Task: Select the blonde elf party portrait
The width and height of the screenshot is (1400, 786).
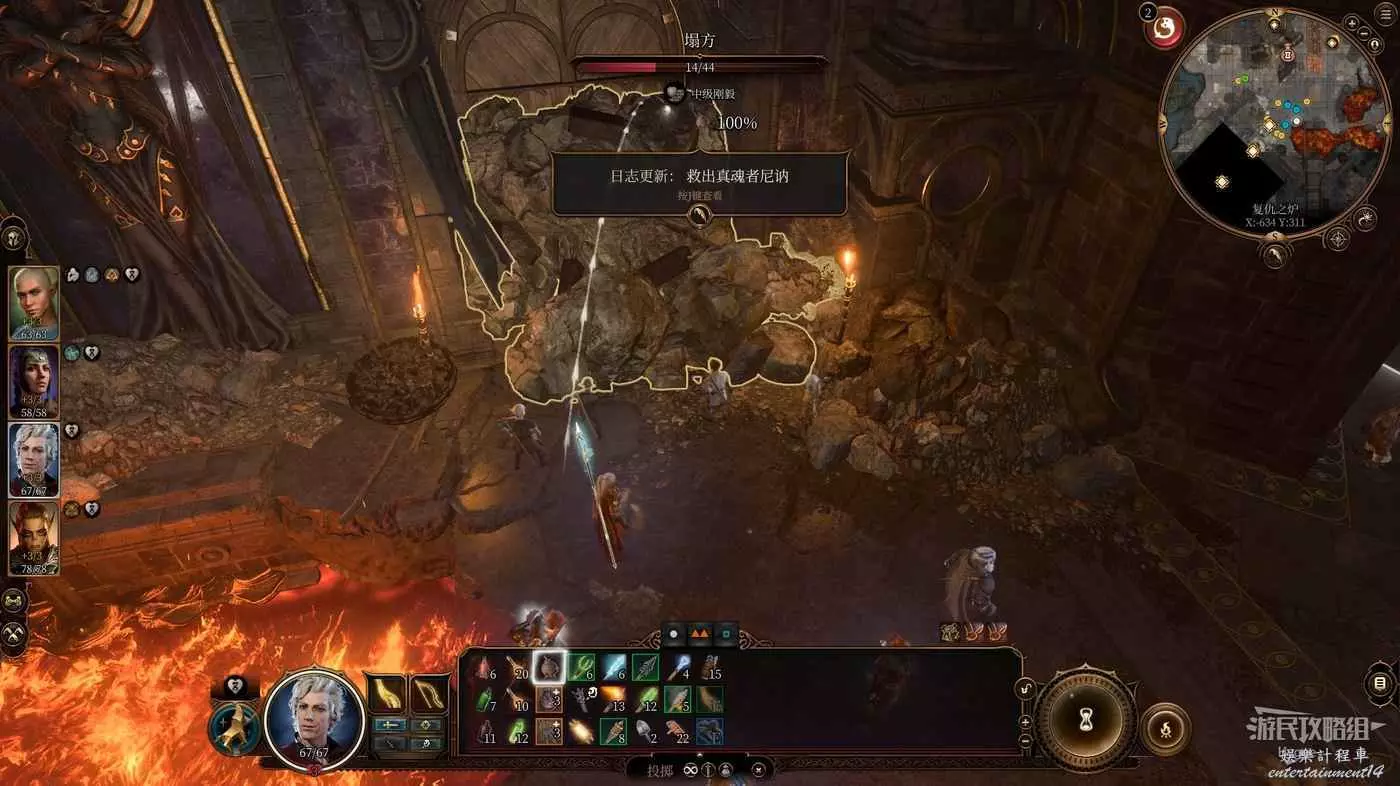Action: (35, 303)
